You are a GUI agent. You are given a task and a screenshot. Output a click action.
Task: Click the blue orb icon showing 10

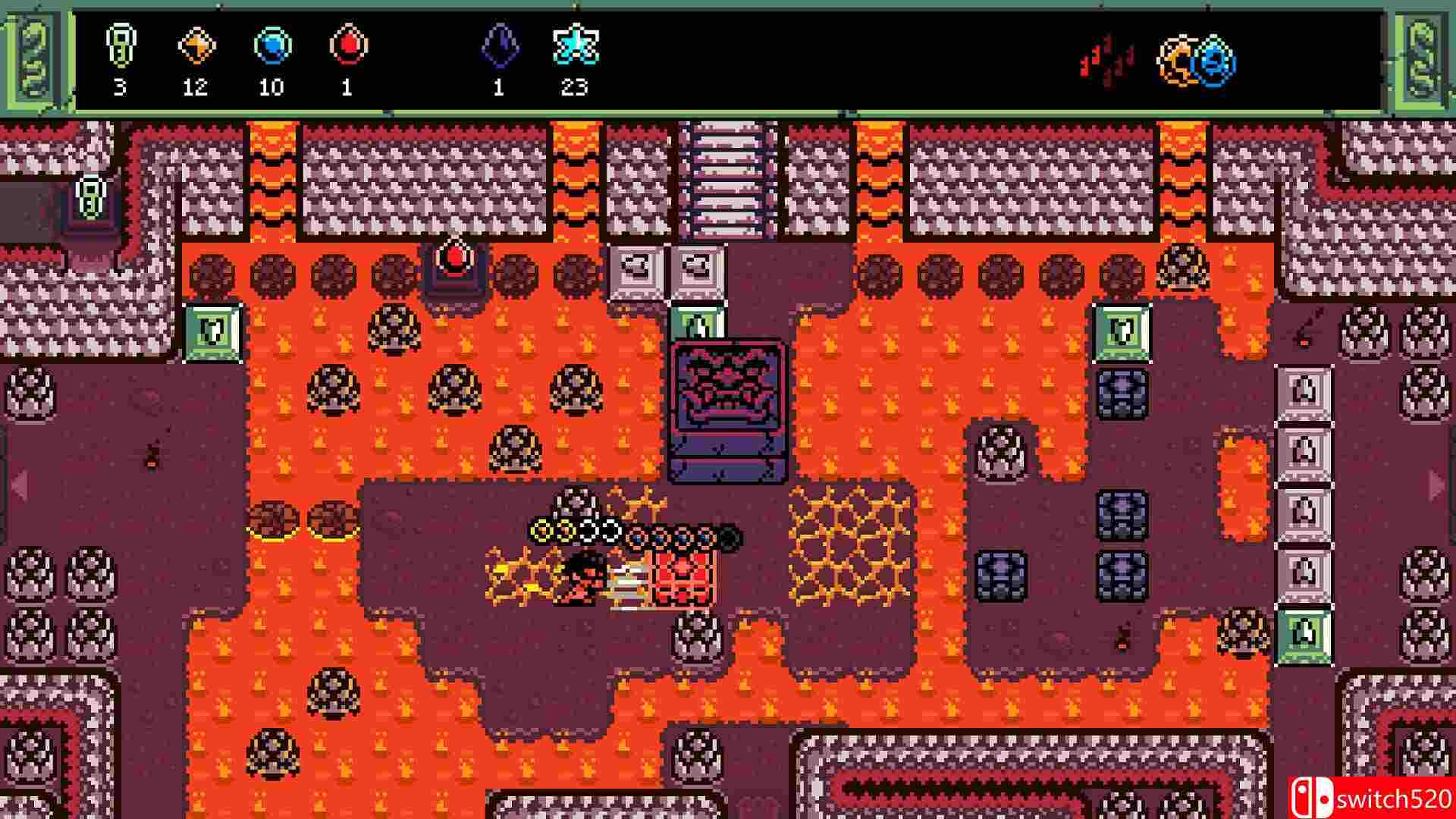tap(273, 47)
